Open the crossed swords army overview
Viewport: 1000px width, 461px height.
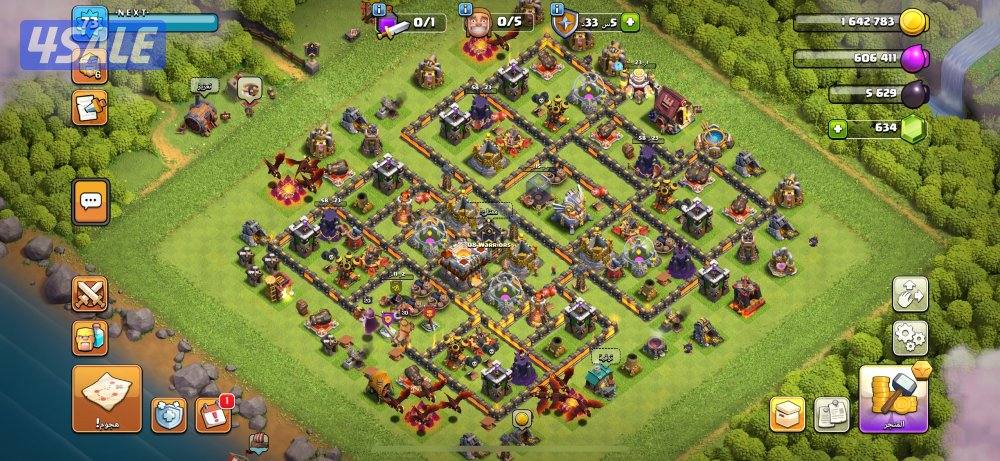[x=90, y=295]
